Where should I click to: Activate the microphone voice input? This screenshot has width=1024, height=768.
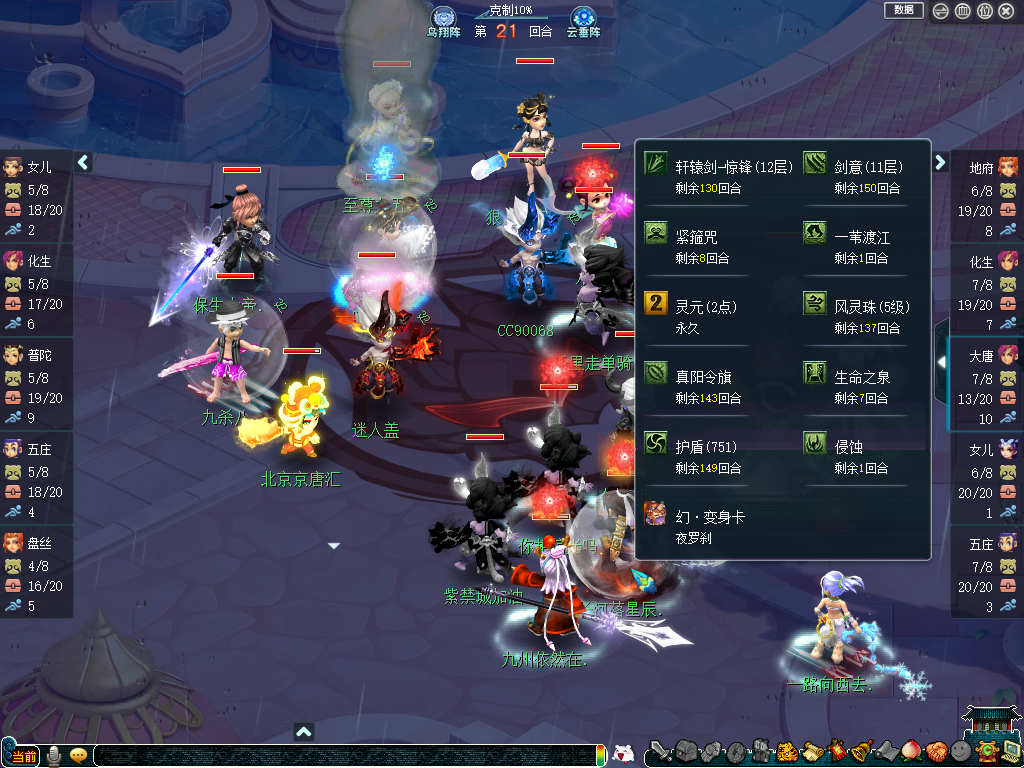pyautogui.click(x=54, y=755)
